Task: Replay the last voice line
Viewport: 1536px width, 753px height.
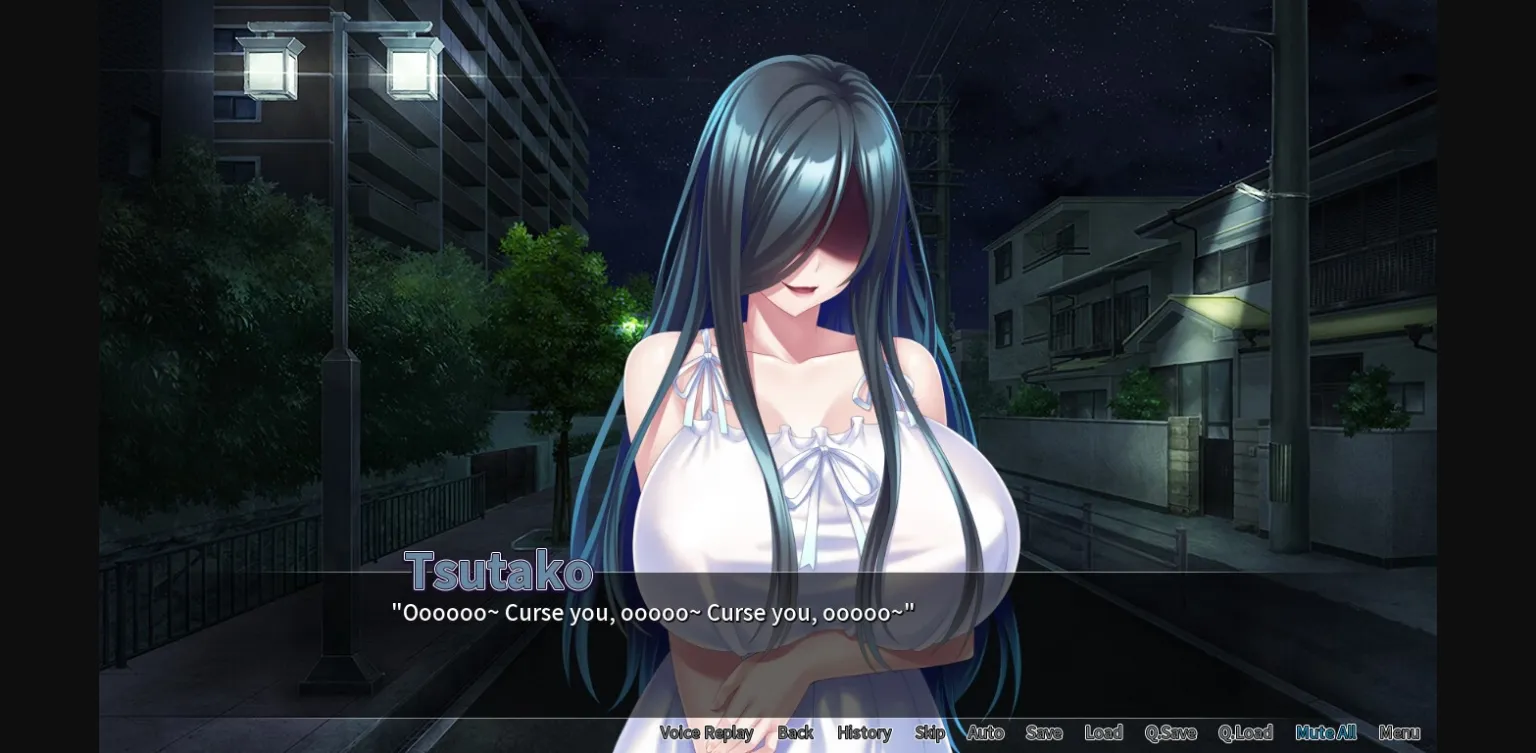Action: (x=705, y=733)
